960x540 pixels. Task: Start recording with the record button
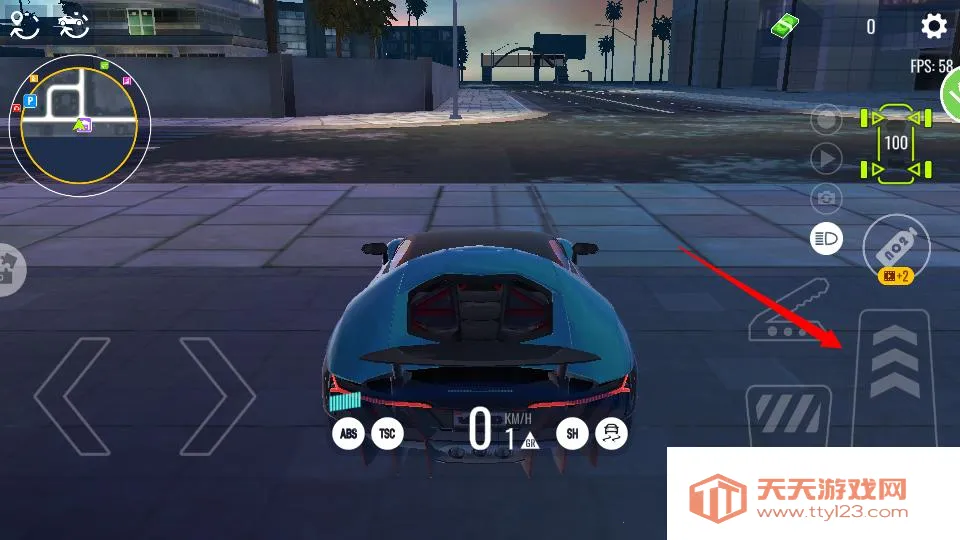point(826,121)
